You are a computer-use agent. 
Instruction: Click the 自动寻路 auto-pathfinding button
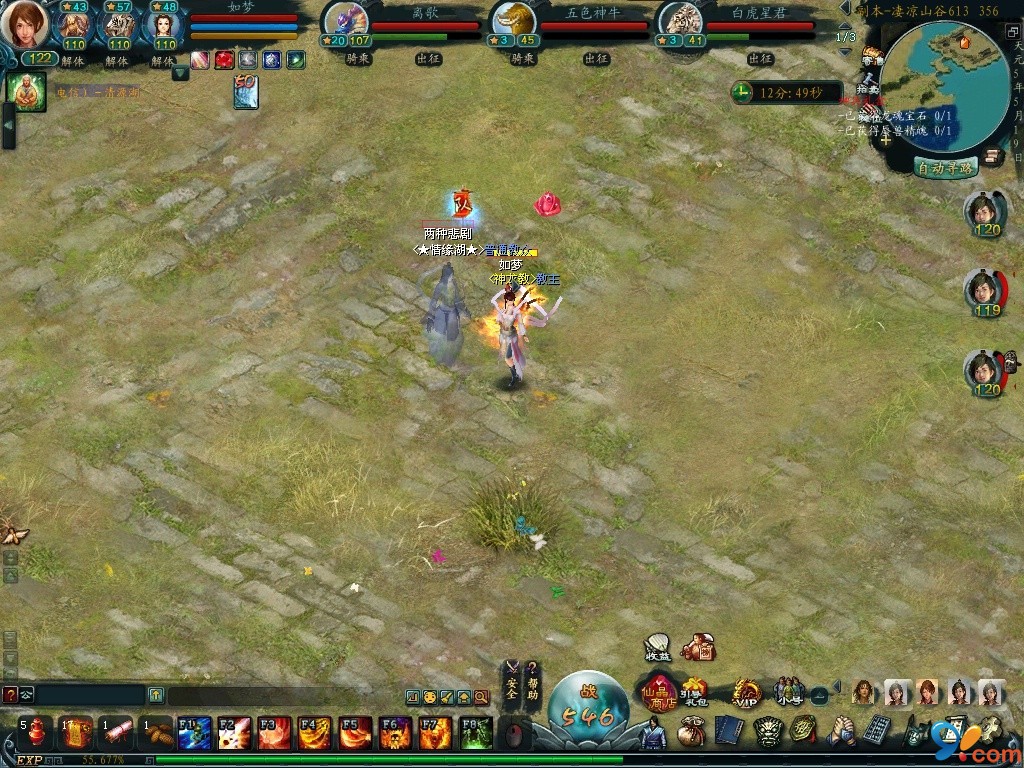pyautogui.click(x=945, y=168)
